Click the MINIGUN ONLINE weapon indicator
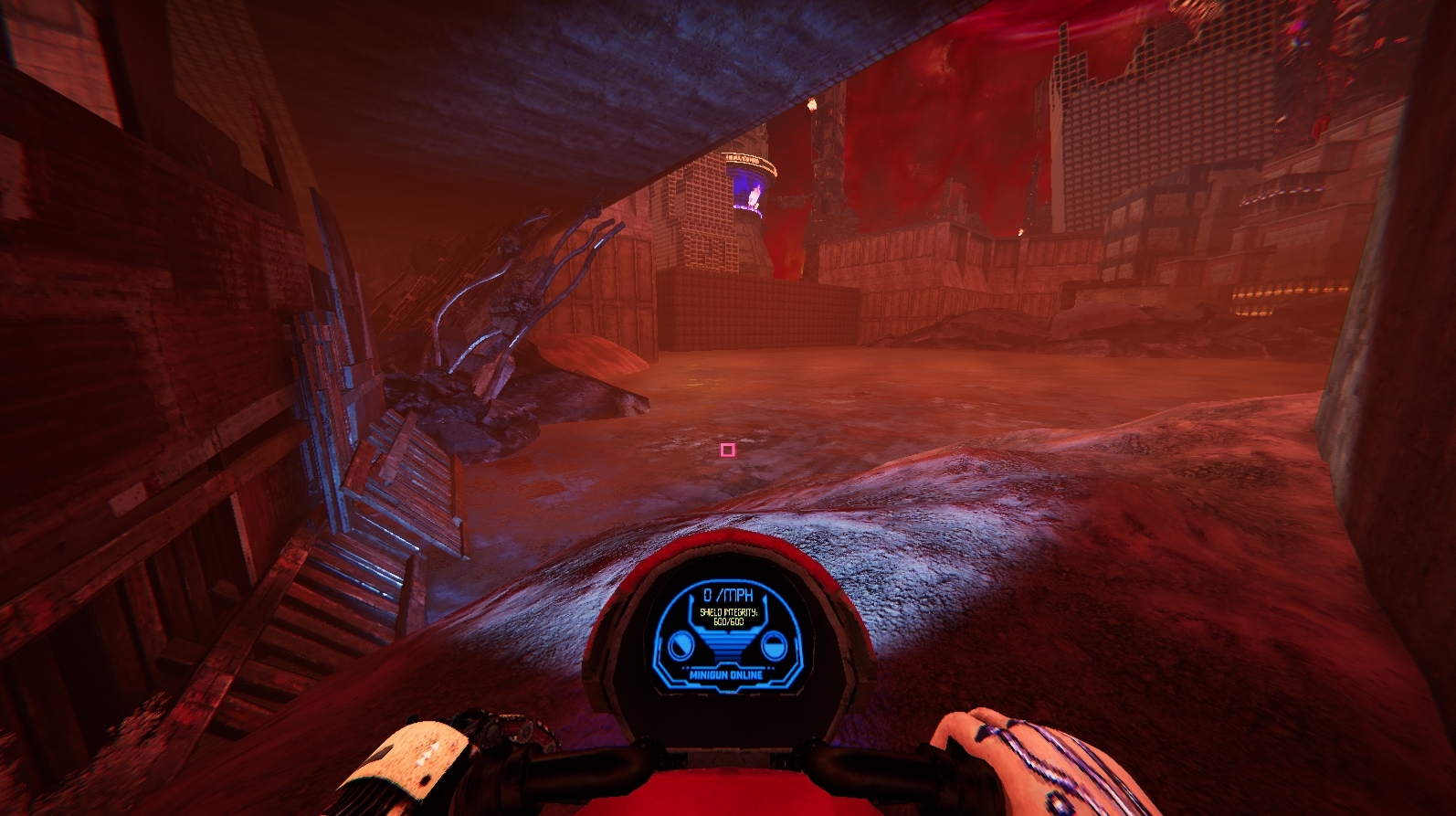The height and width of the screenshot is (816, 1456). click(x=727, y=675)
